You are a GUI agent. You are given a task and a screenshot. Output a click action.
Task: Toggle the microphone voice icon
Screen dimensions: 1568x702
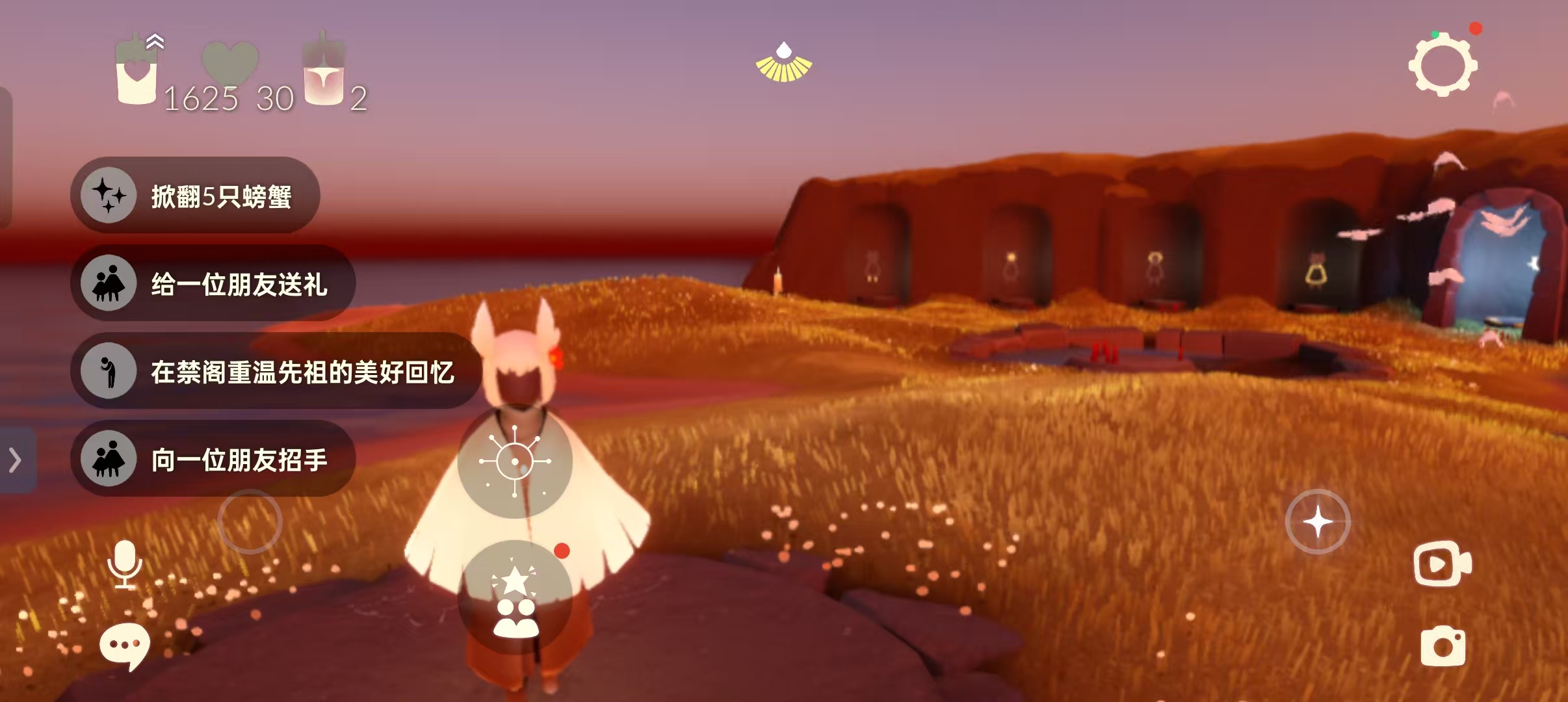[x=125, y=564]
